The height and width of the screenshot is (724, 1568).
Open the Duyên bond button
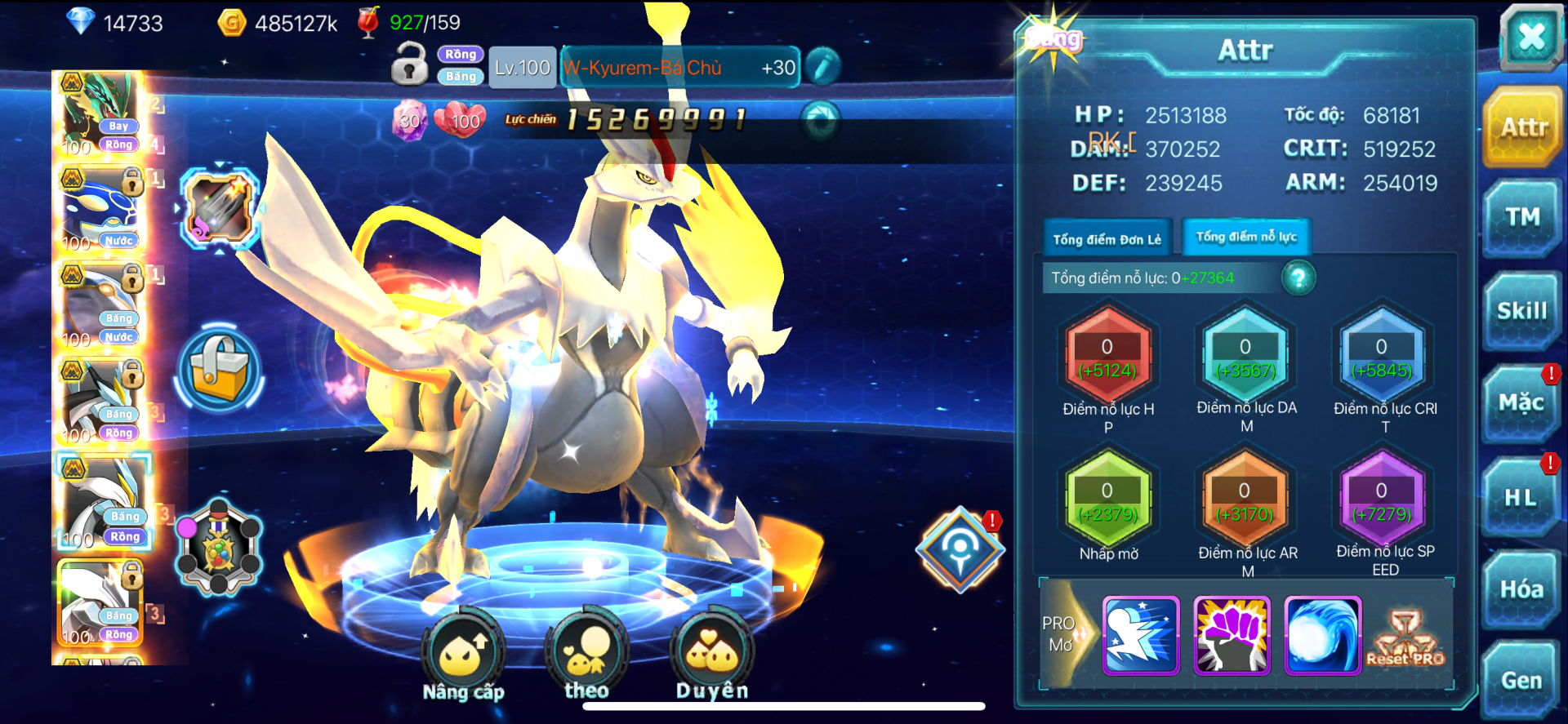tap(711, 653)
